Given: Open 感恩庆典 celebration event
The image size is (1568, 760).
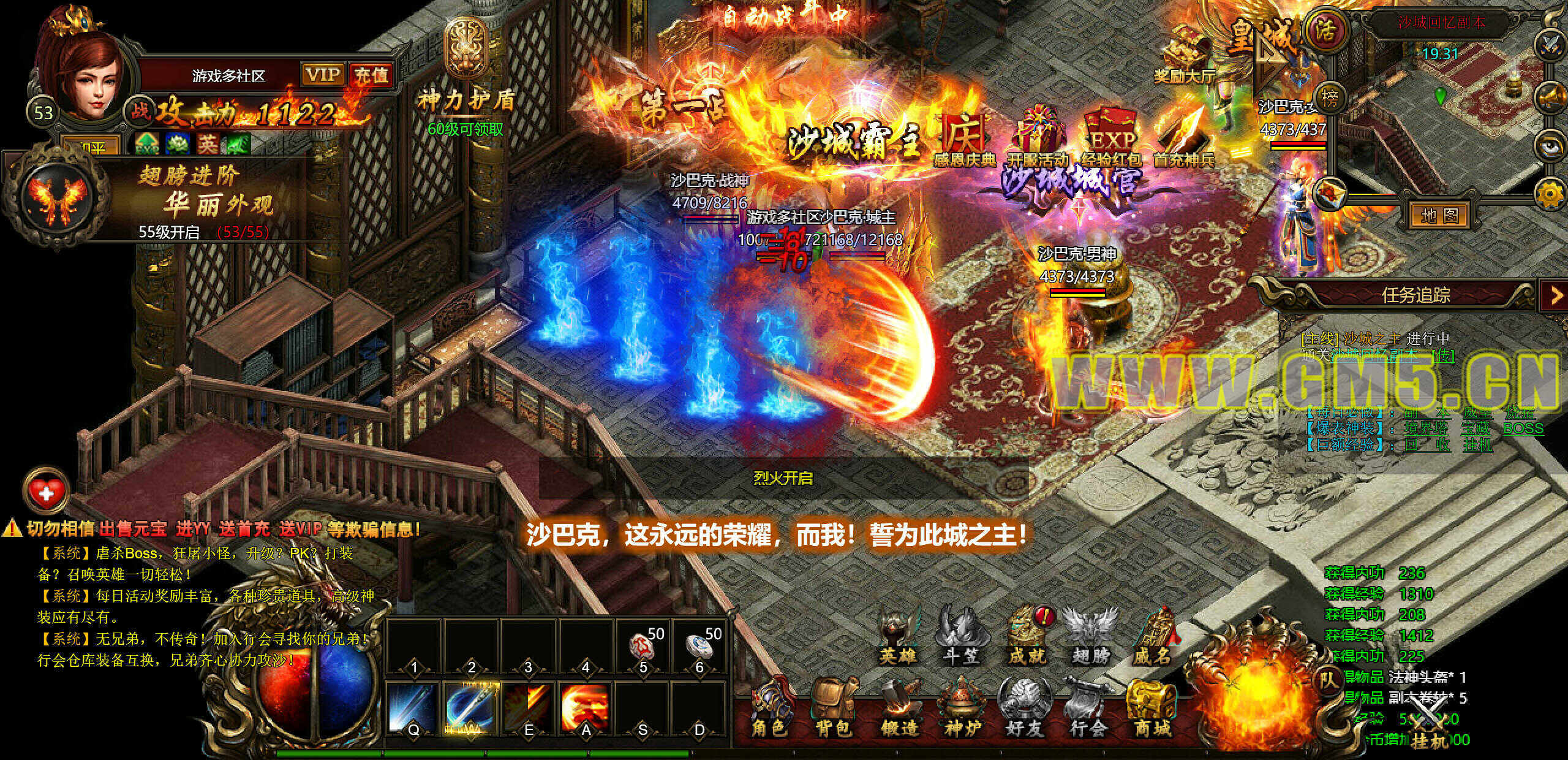Looking at the screenshot, I should click(964, 140).
